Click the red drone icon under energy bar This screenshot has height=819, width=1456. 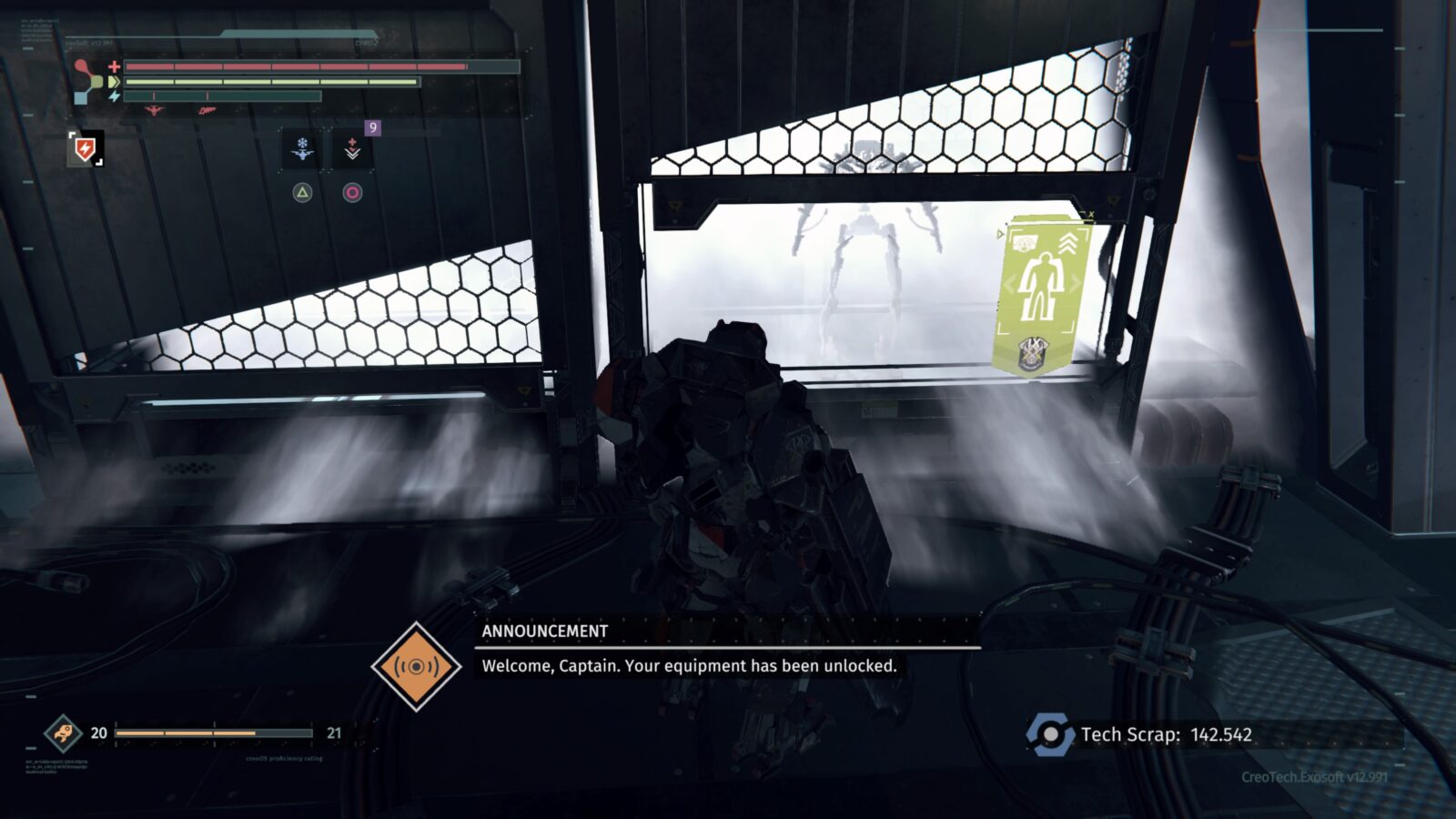pyautogui.click(x=155, y=111)
